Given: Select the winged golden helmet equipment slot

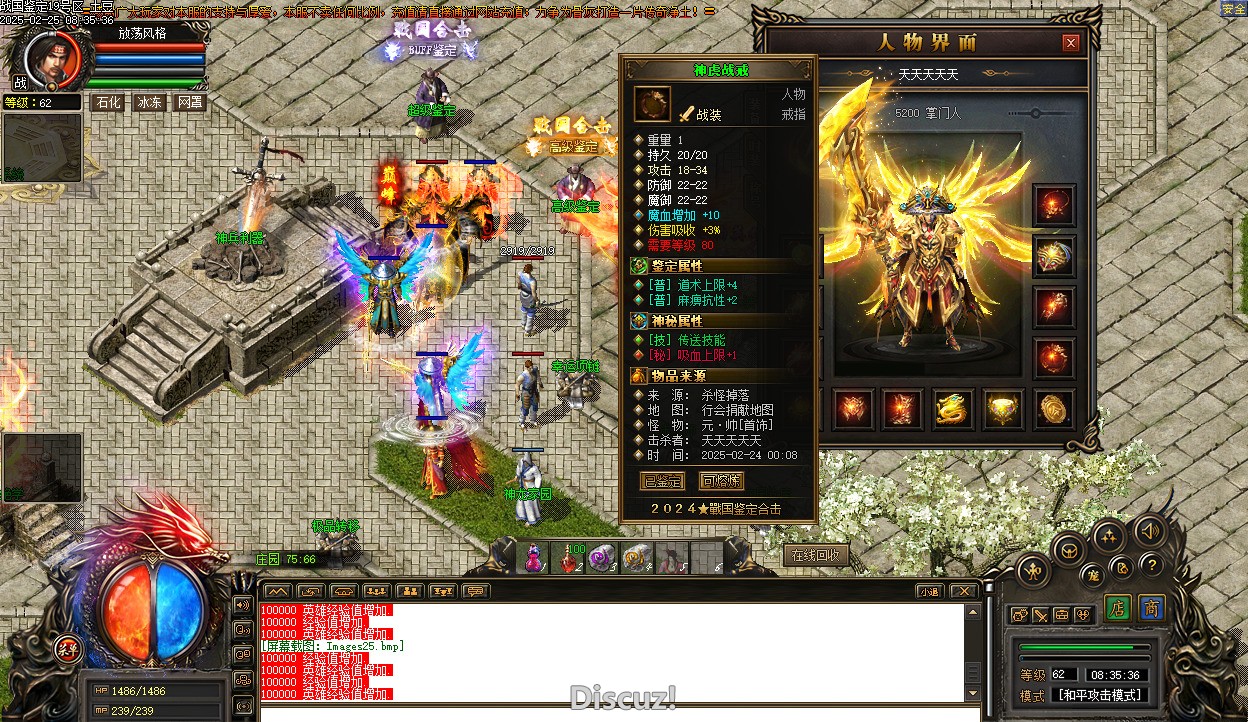Looking at the screenshot, I should pos(1054,256).
